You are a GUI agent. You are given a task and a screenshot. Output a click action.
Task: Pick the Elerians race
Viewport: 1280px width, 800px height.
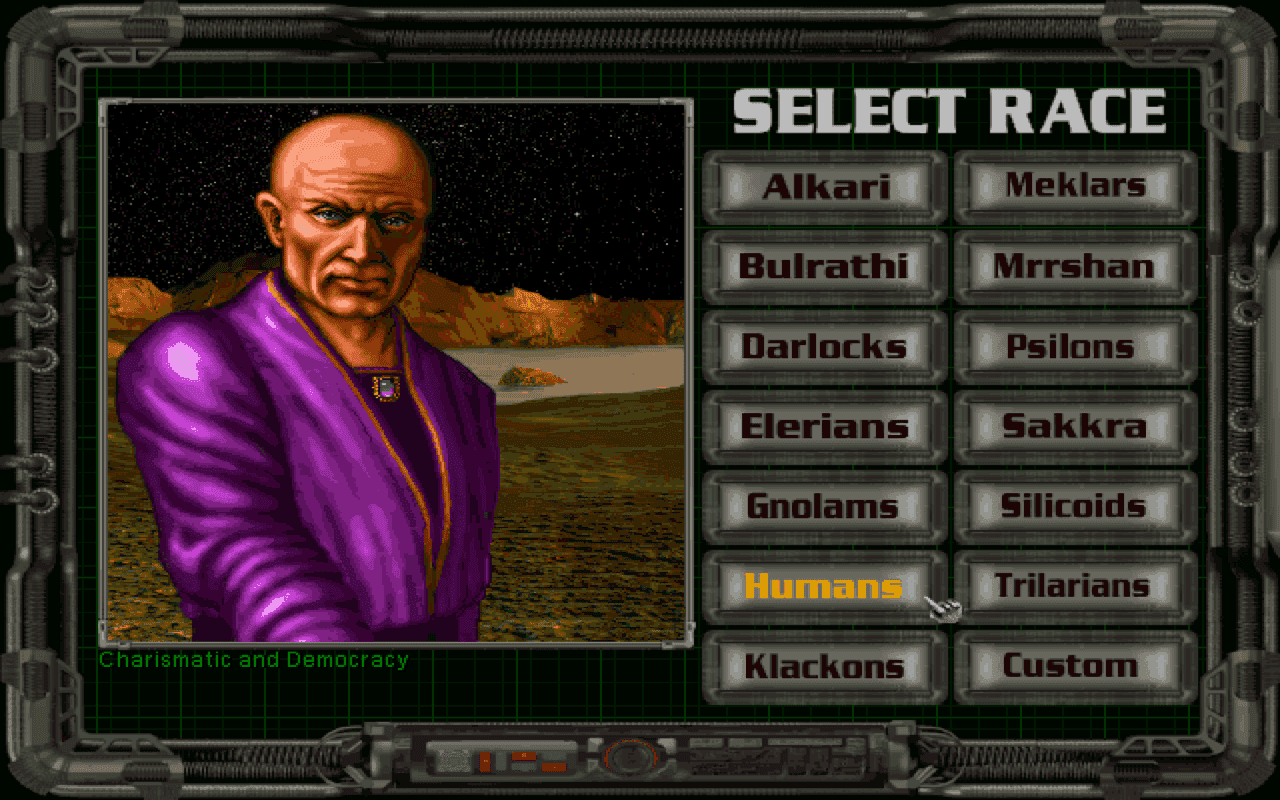click(x=824, y=426)
